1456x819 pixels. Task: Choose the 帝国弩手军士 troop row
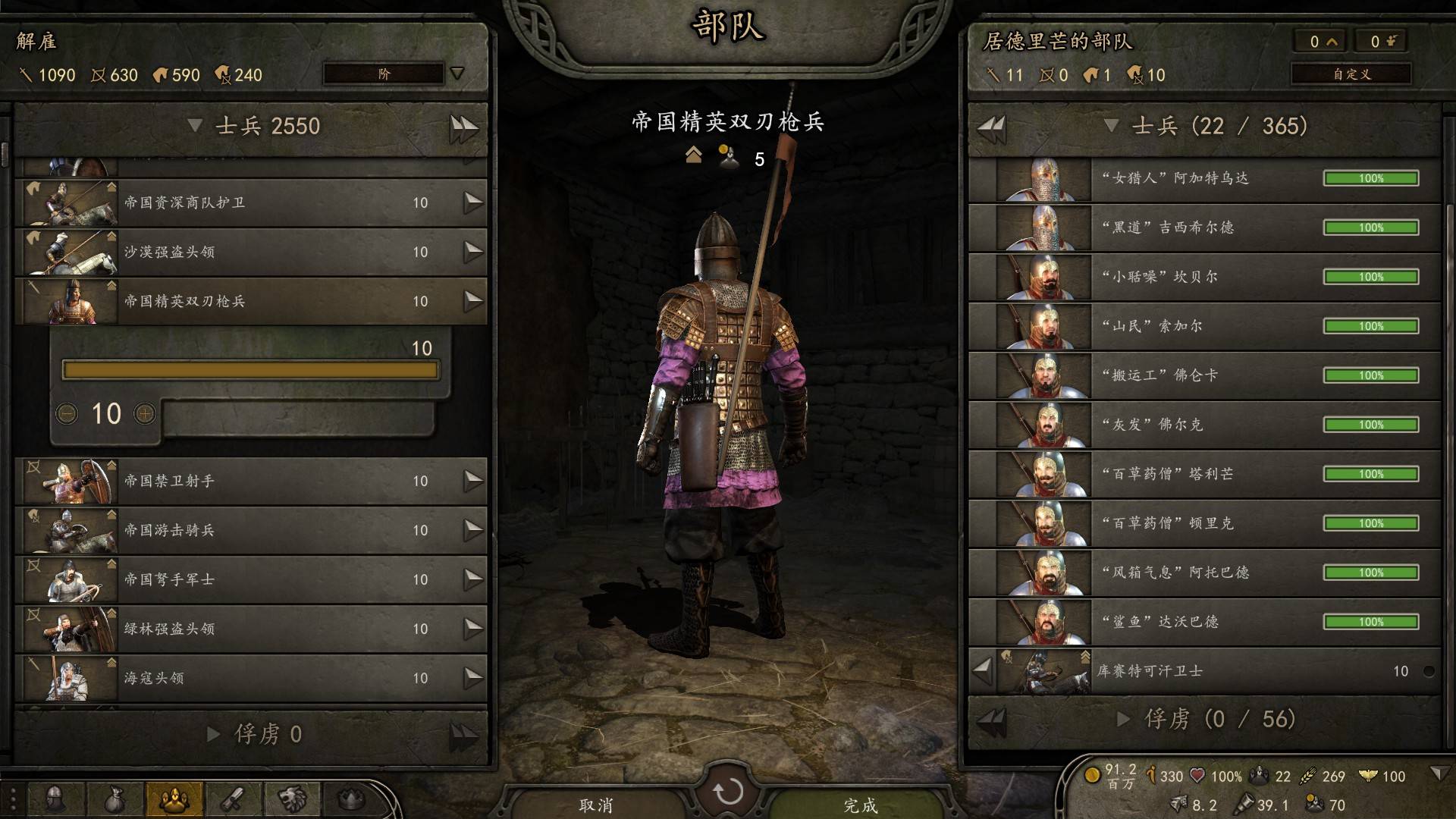pos(250,579)
